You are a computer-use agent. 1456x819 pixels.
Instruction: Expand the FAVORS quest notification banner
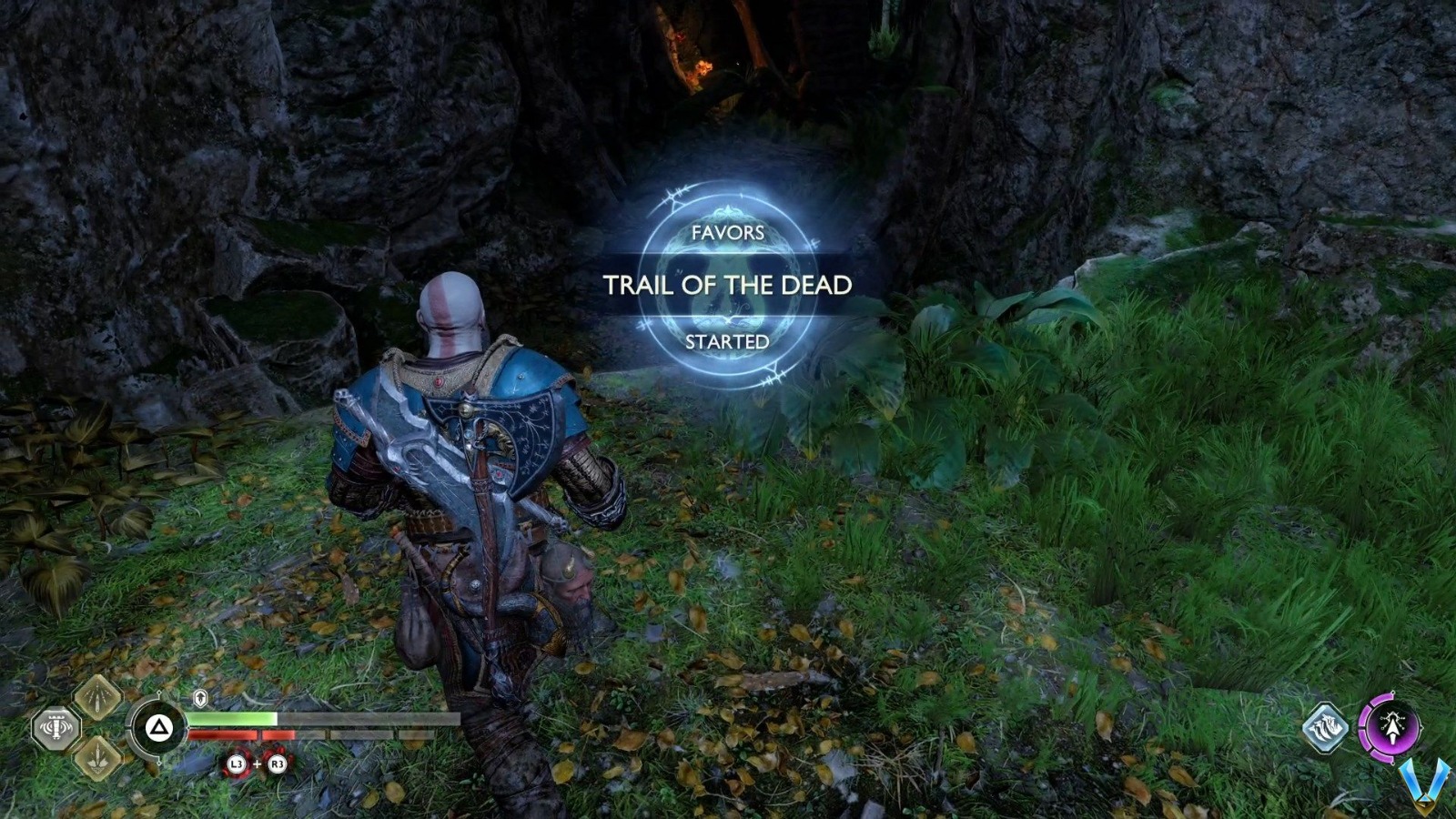pos(728,235)
